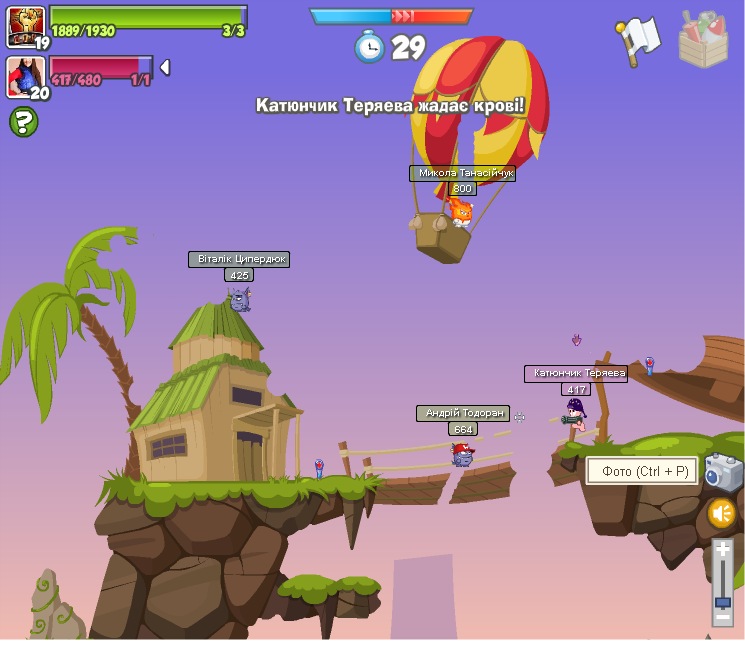Open the help question mark button
The width and height of the screenshot is (745, 650).
click(24, 122)
